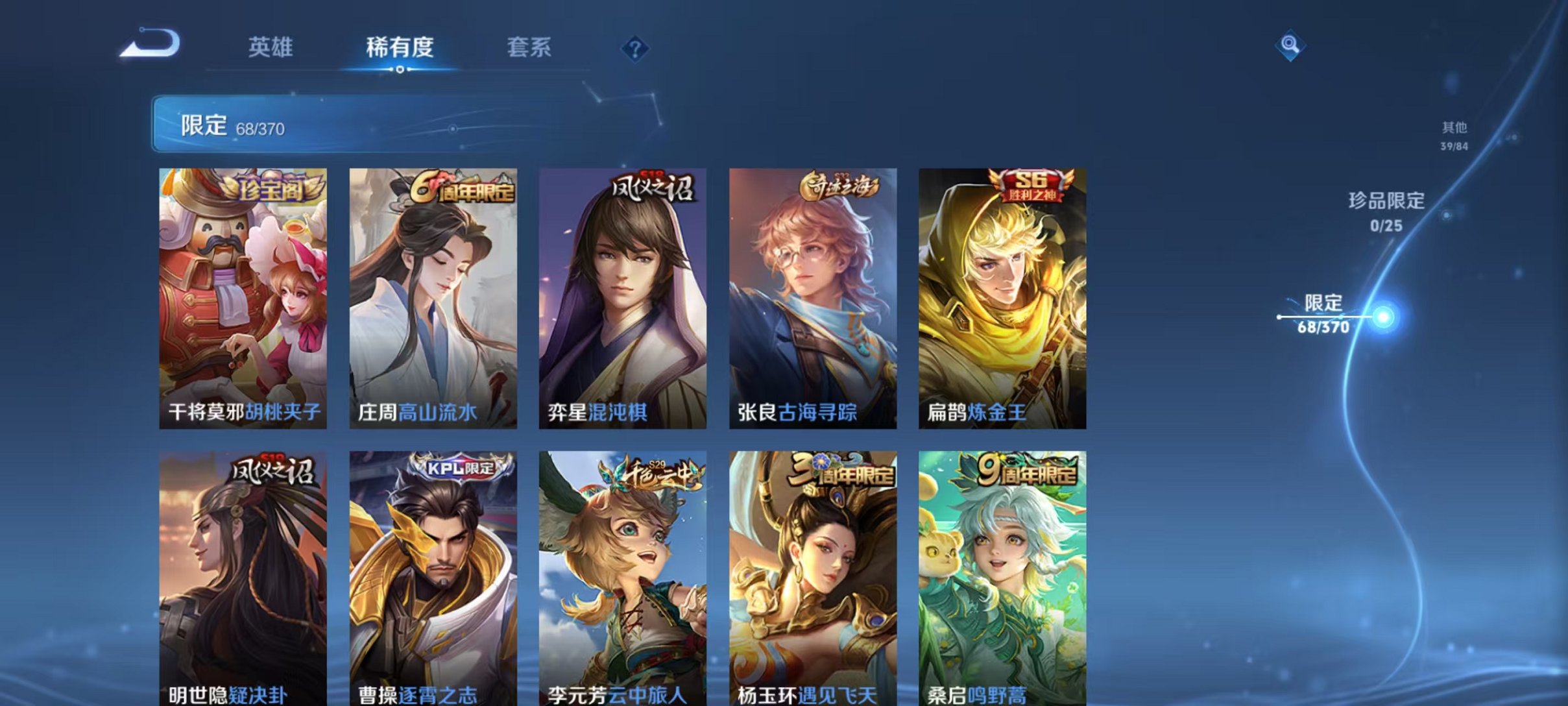Switch to the 英雄 tab
Image resolution: width=1568 pixels, height=706 pixels.
(271, 48)
